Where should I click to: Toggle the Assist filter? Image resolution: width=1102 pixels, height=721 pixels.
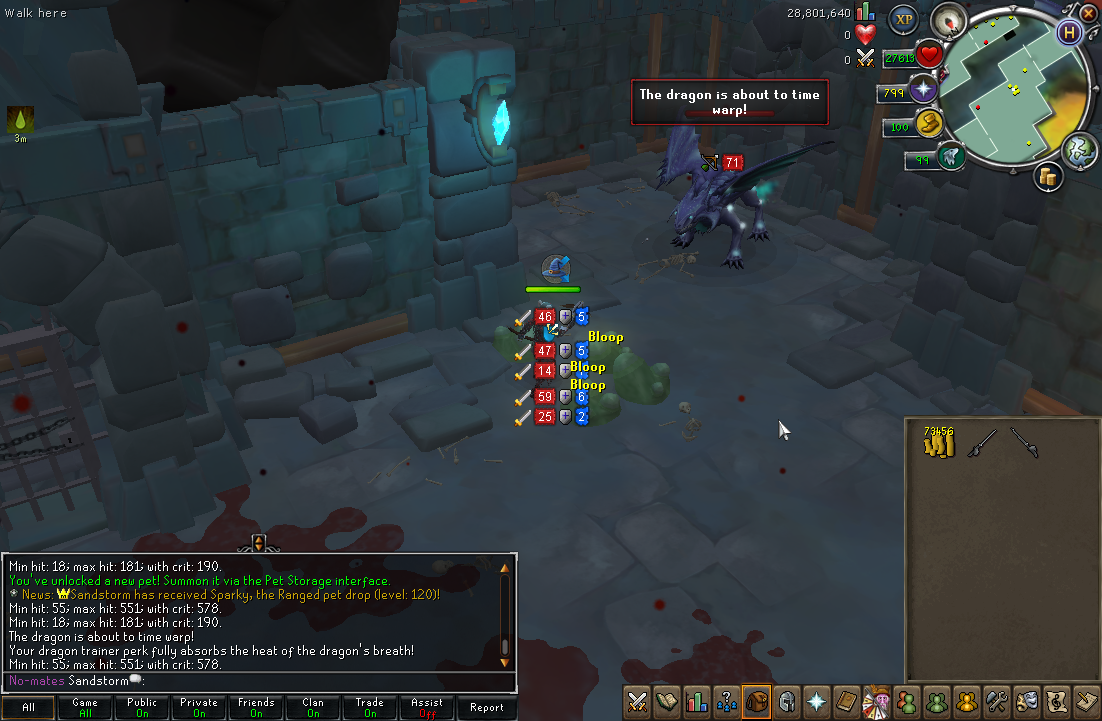tap(427, 707)
